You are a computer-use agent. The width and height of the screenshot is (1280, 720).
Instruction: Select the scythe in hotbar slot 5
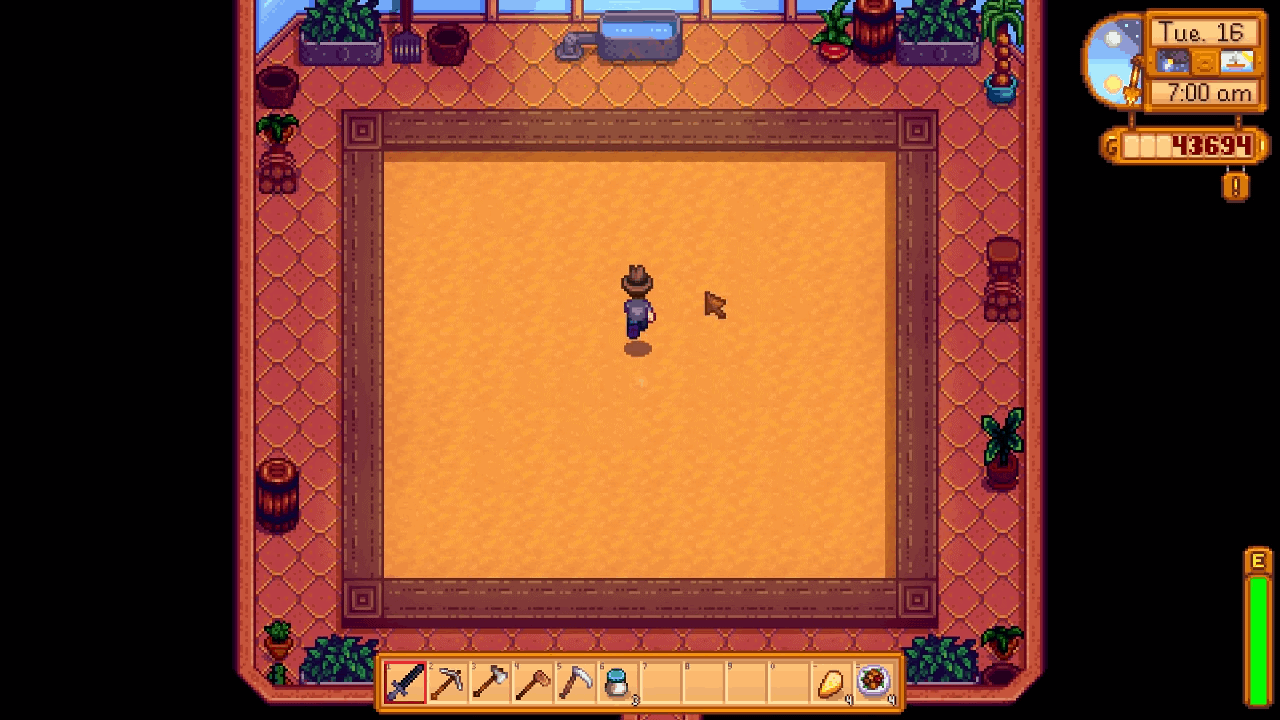coord(575,682)
